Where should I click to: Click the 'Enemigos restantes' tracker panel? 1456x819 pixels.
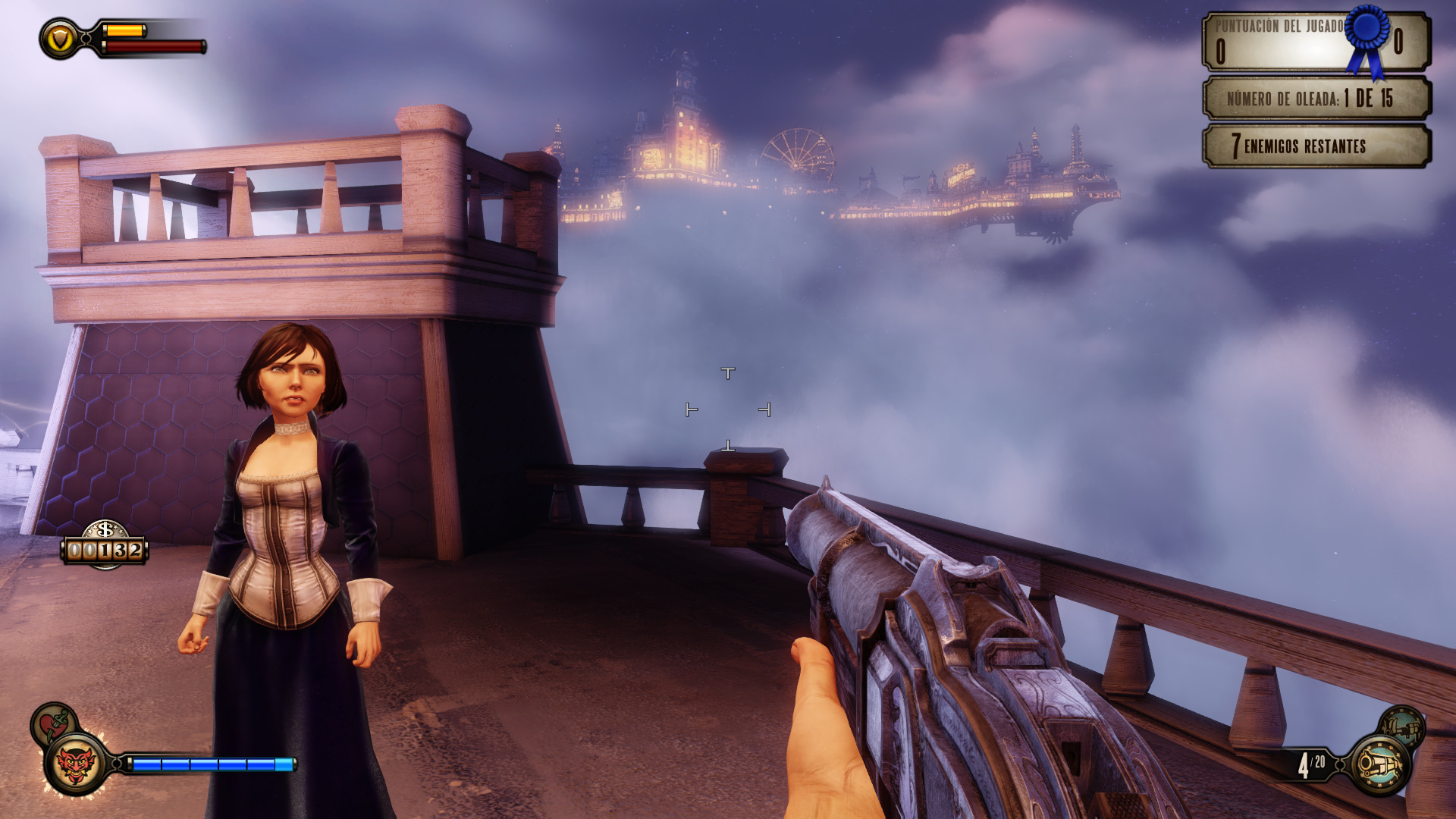tap(1316, 146)
